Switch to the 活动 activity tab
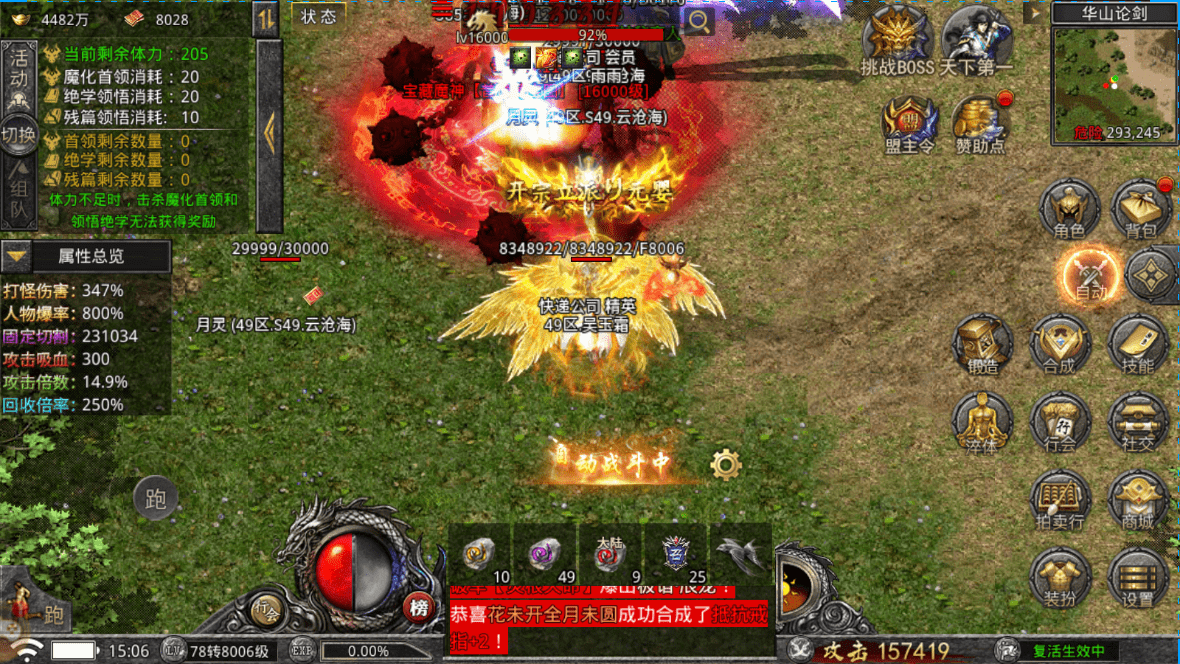This screenshot has width=1180, height=664. click(18, 78)
